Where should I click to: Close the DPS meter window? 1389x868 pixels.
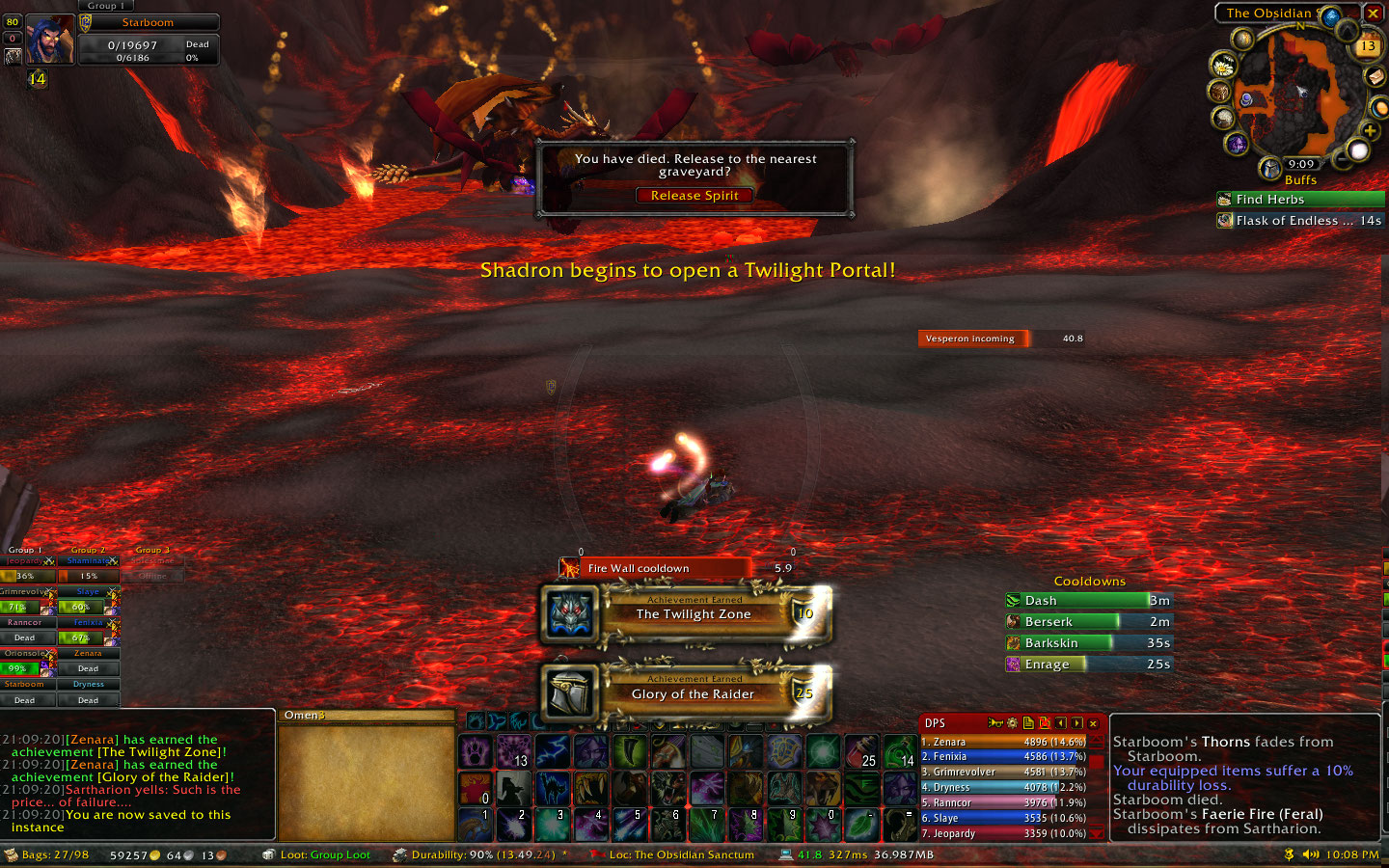tap(1093, 723)
